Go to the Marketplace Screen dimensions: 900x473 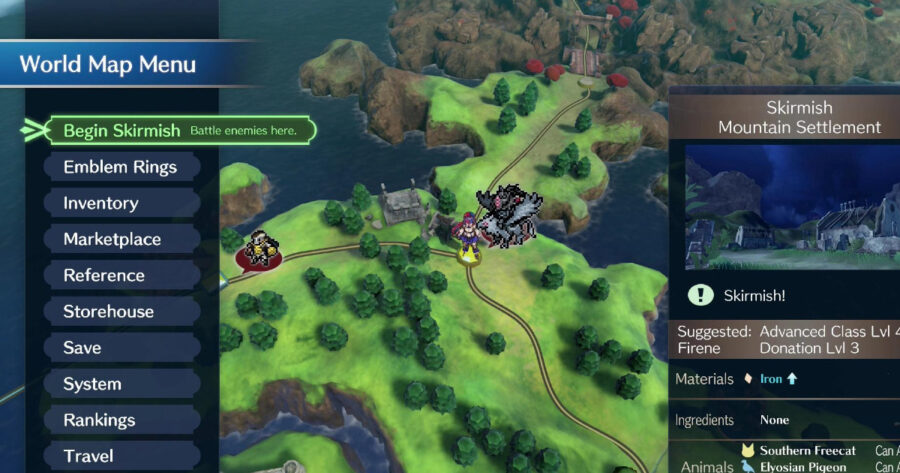point(112,239)
